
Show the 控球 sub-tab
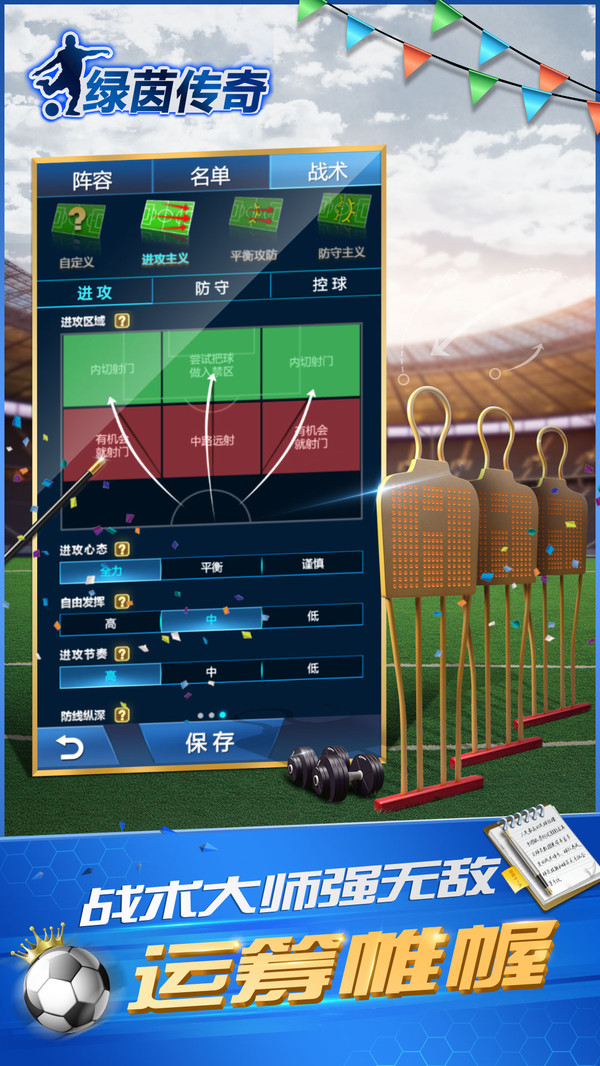[x=328, y=284]
